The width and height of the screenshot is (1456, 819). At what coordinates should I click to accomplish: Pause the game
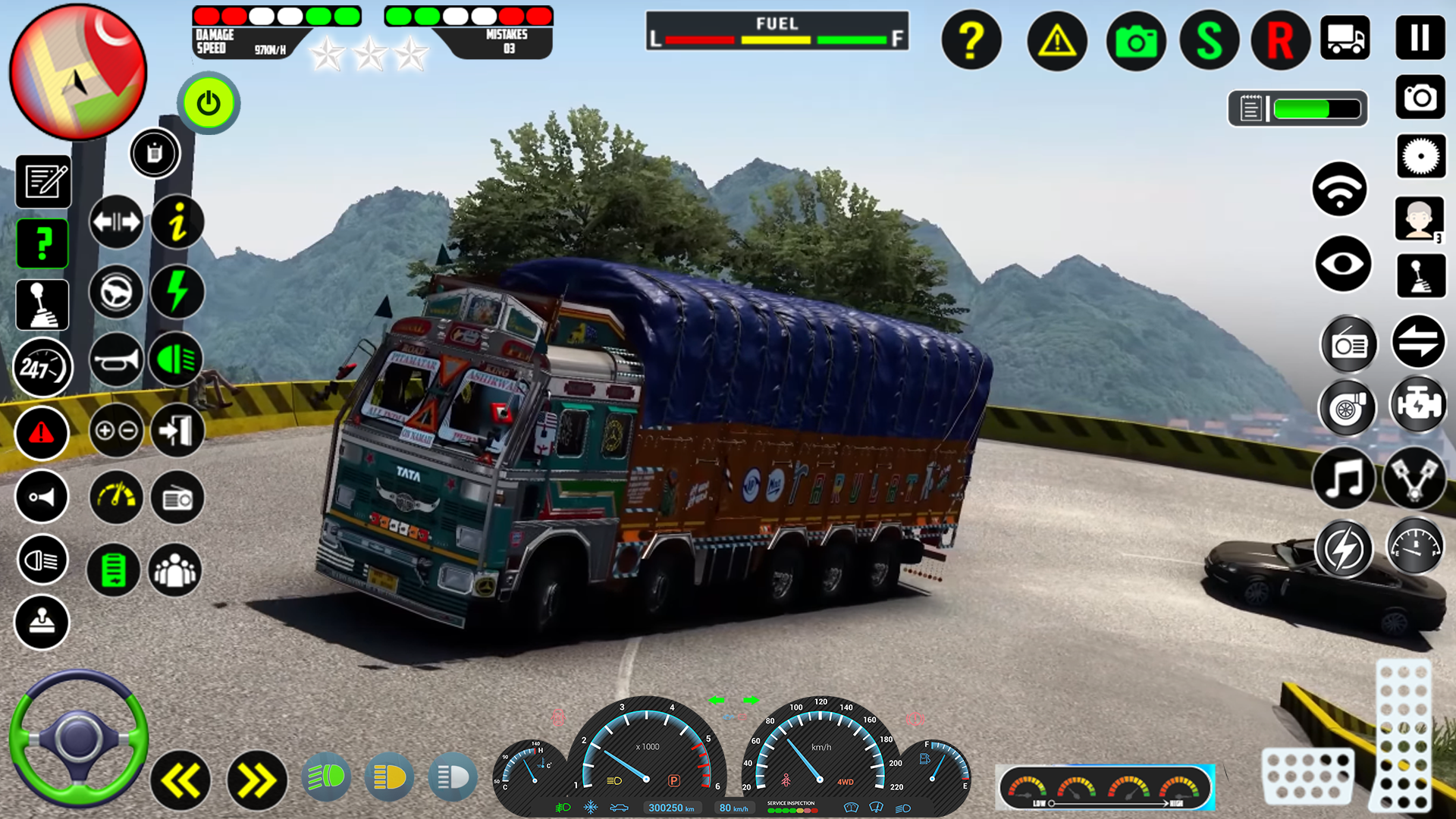(1420, 39)
